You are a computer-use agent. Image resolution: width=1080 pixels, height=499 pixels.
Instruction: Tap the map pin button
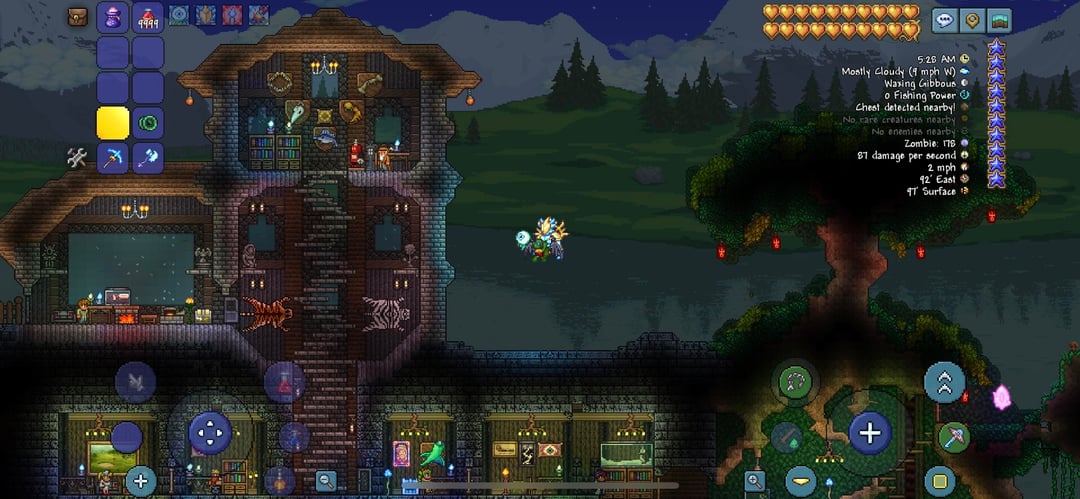[971, 19]
